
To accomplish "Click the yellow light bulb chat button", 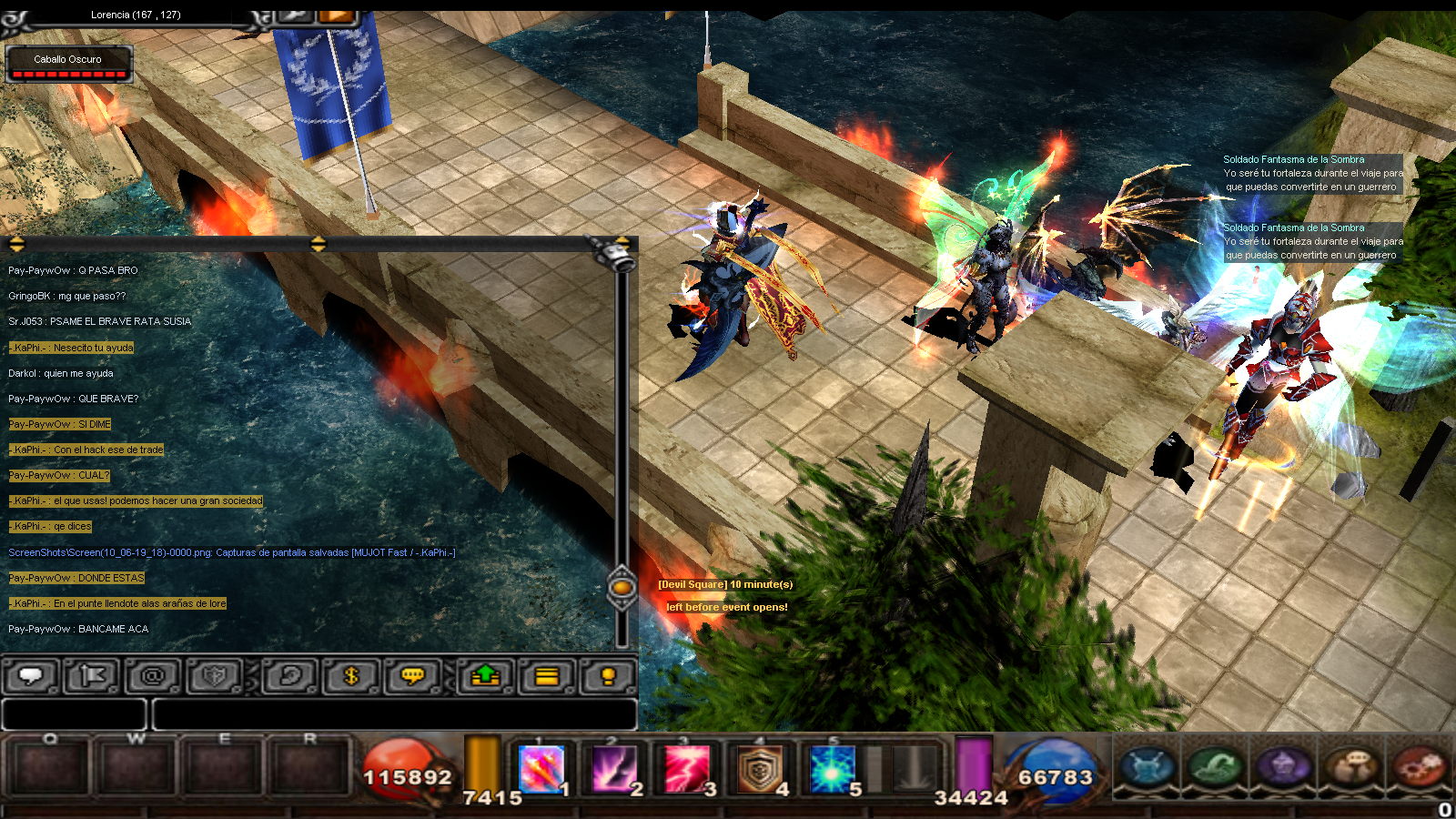I will [x=608, y=676].
